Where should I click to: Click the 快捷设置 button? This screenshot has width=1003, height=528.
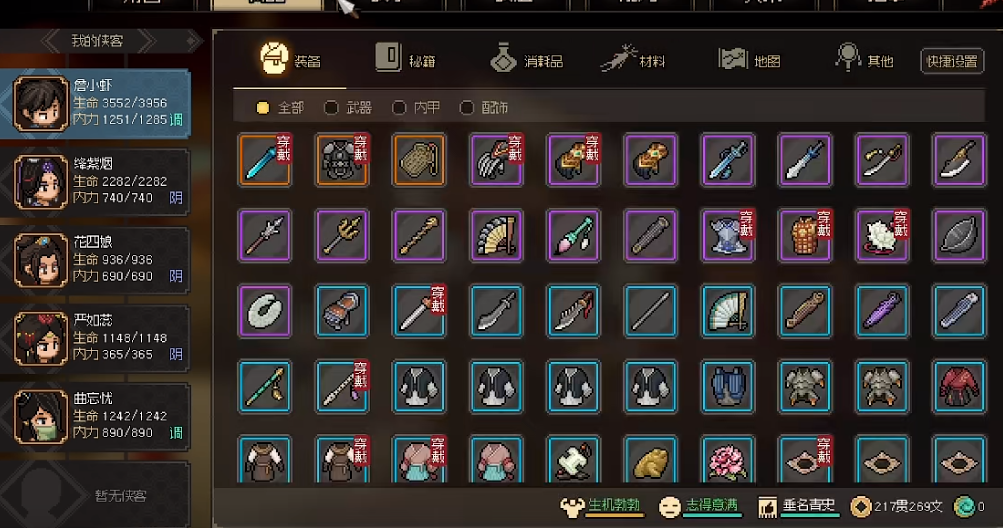tap(951, 61)
